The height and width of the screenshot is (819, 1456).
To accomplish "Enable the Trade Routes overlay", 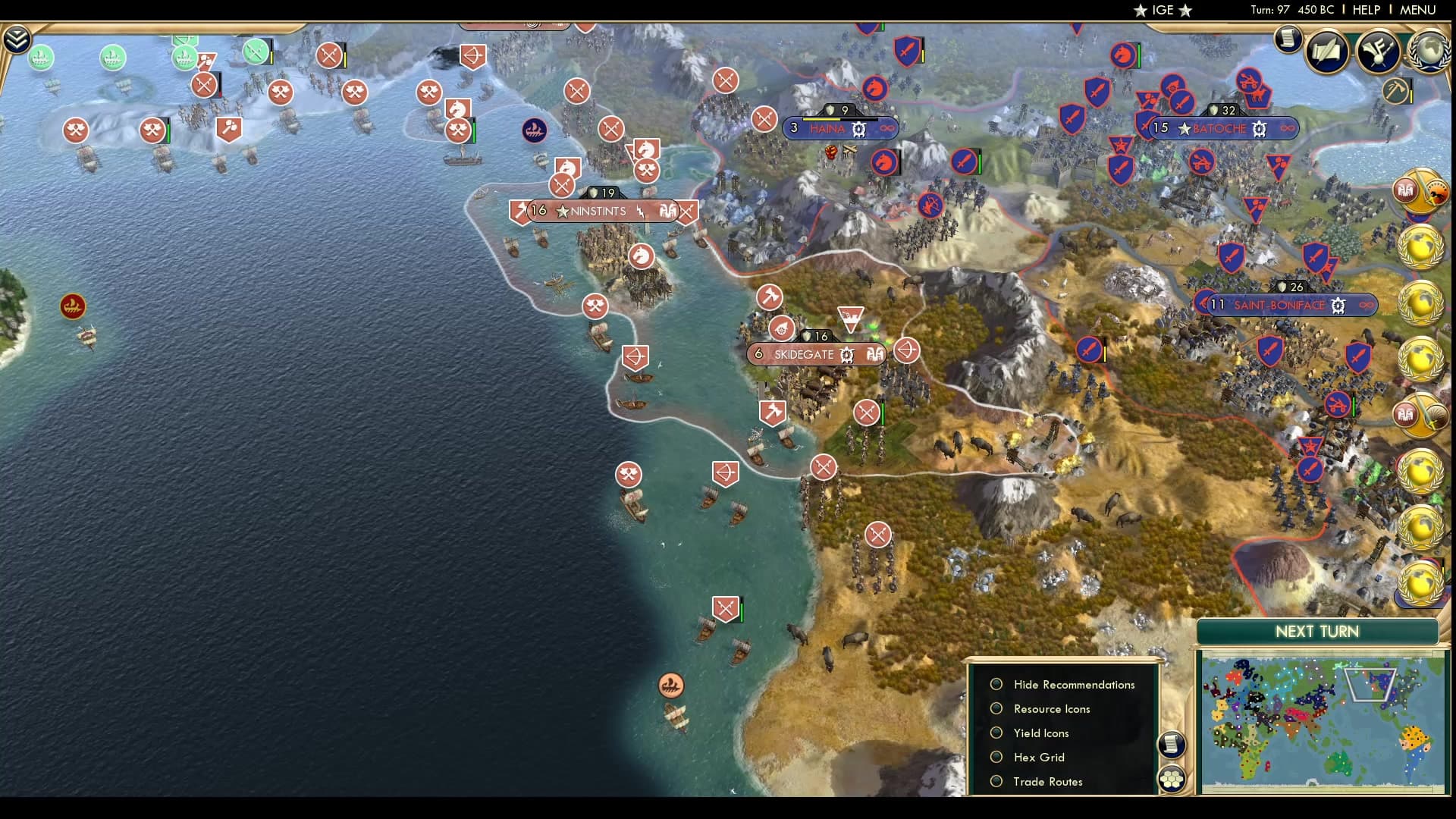I will pyautogui.click(x=996, y=781).
